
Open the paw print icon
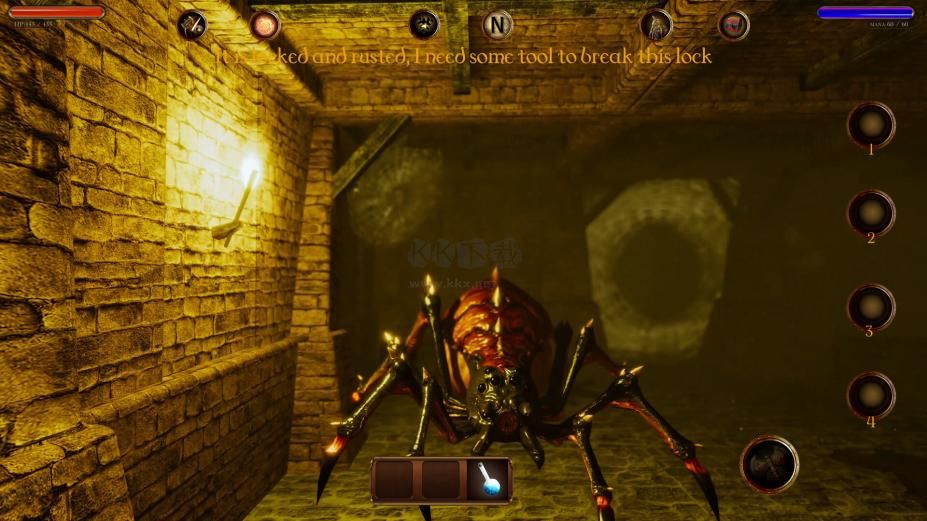click(x=424, y=24)
